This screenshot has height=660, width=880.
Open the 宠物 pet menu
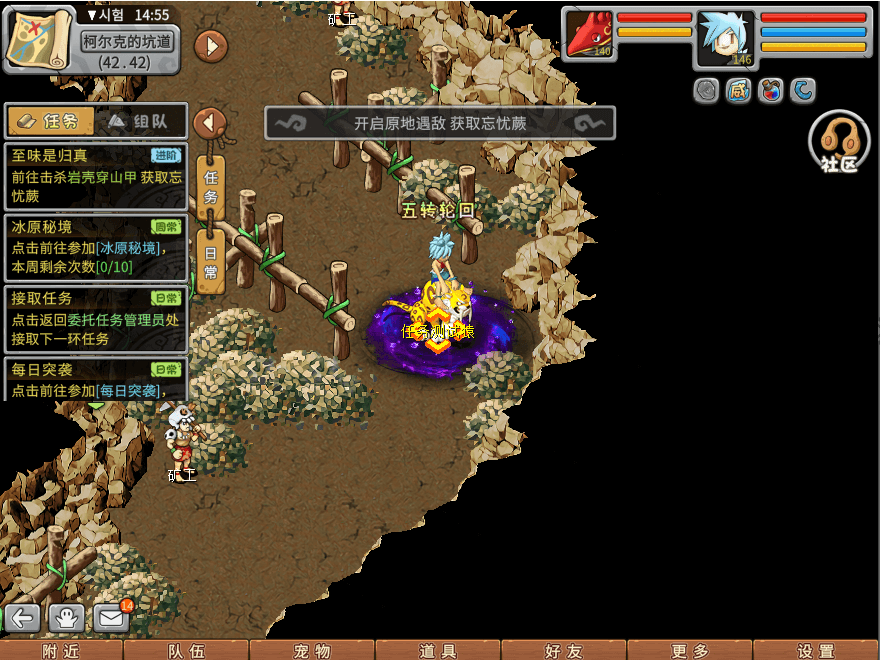[312, 650]
